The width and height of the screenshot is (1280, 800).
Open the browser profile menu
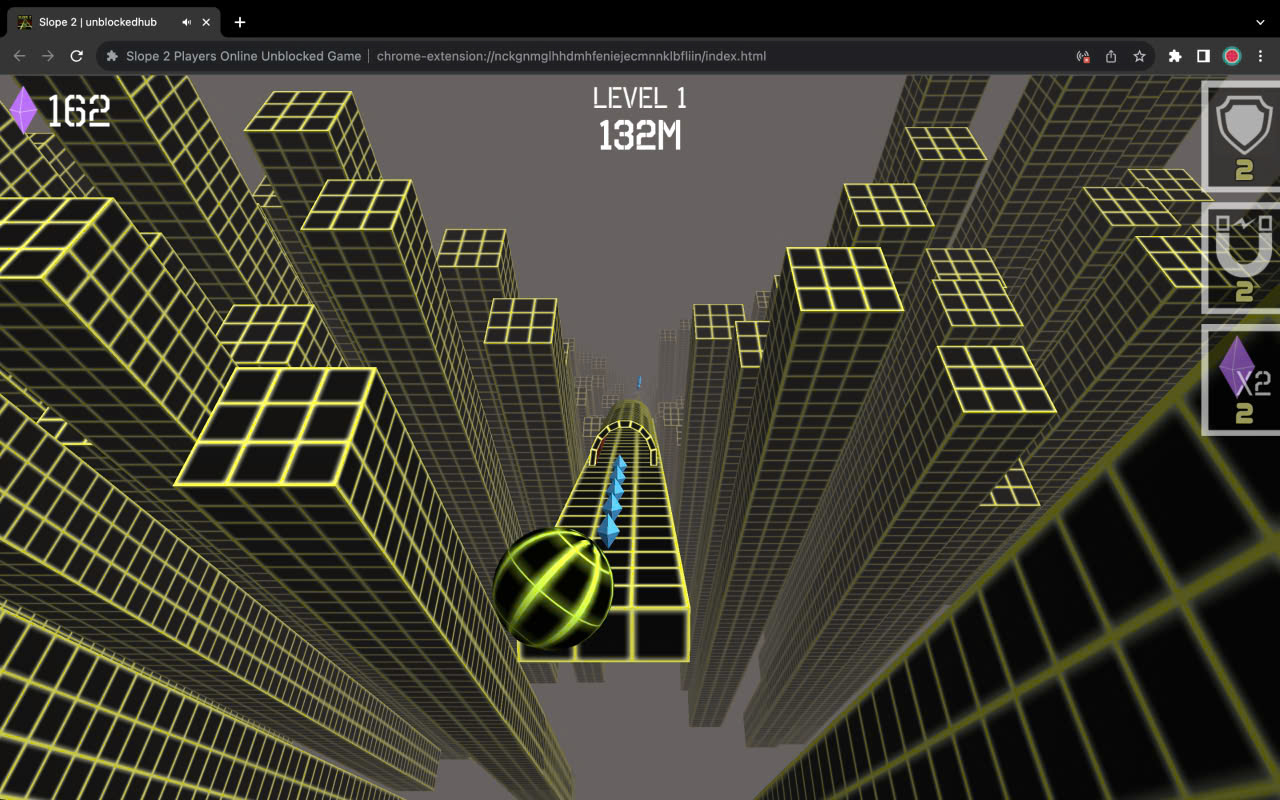1232,57
